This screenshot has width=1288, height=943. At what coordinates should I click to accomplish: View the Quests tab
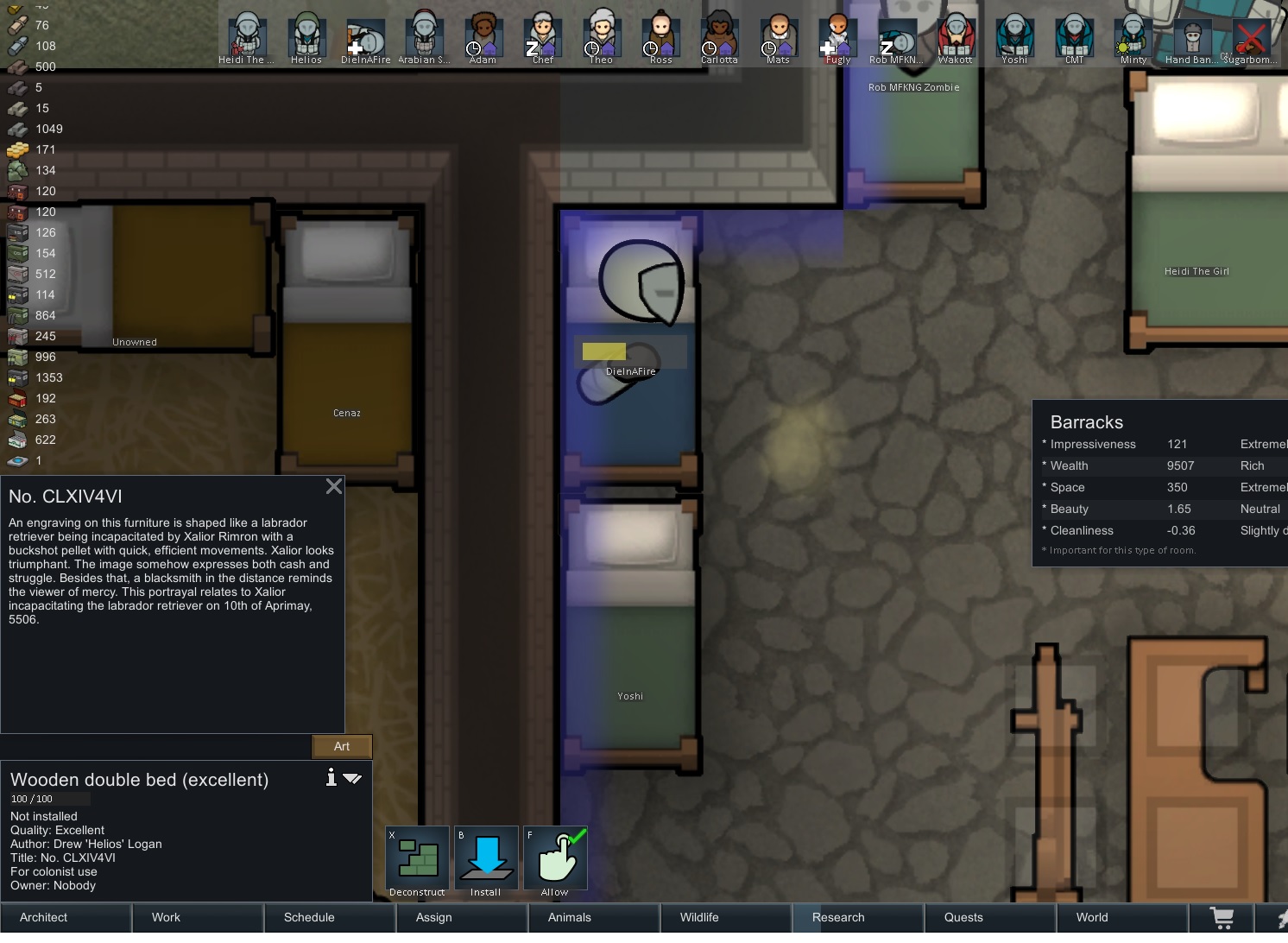click(990, 917)
